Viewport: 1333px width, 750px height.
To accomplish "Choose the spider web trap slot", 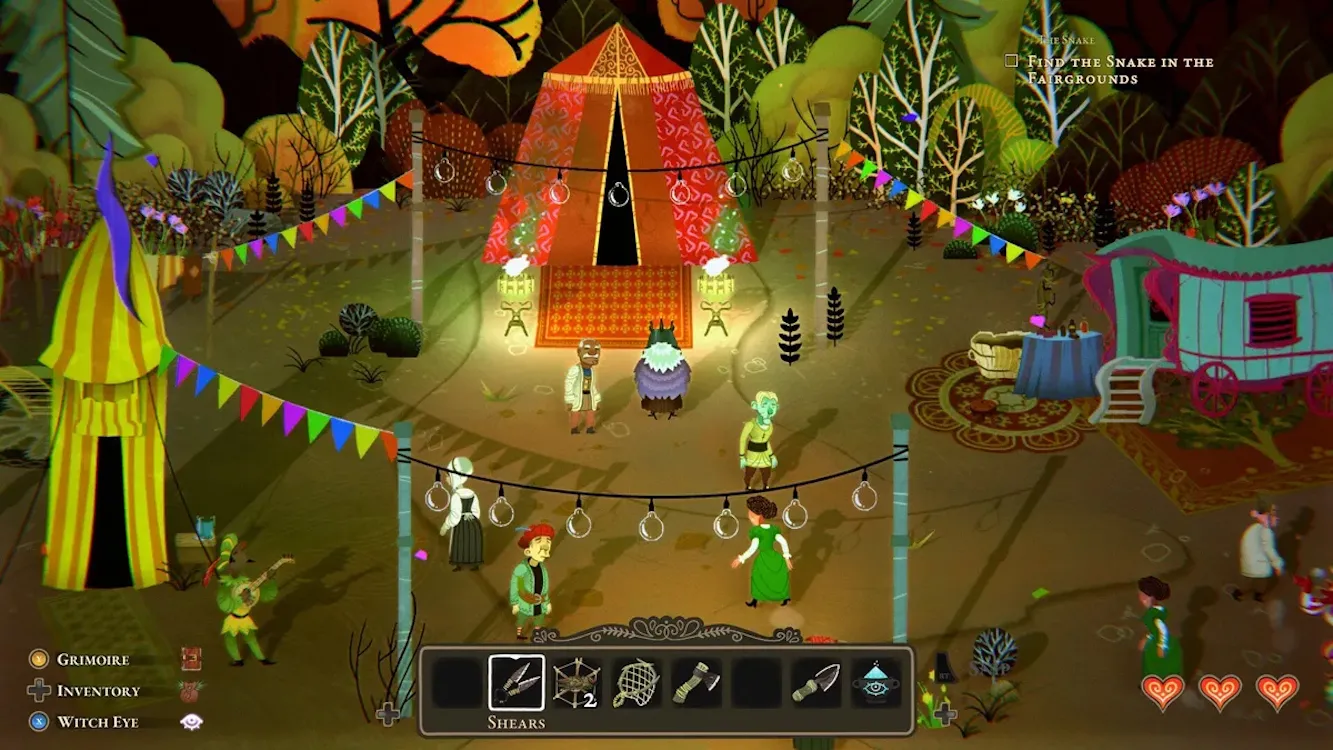I will tap(575, 683).
